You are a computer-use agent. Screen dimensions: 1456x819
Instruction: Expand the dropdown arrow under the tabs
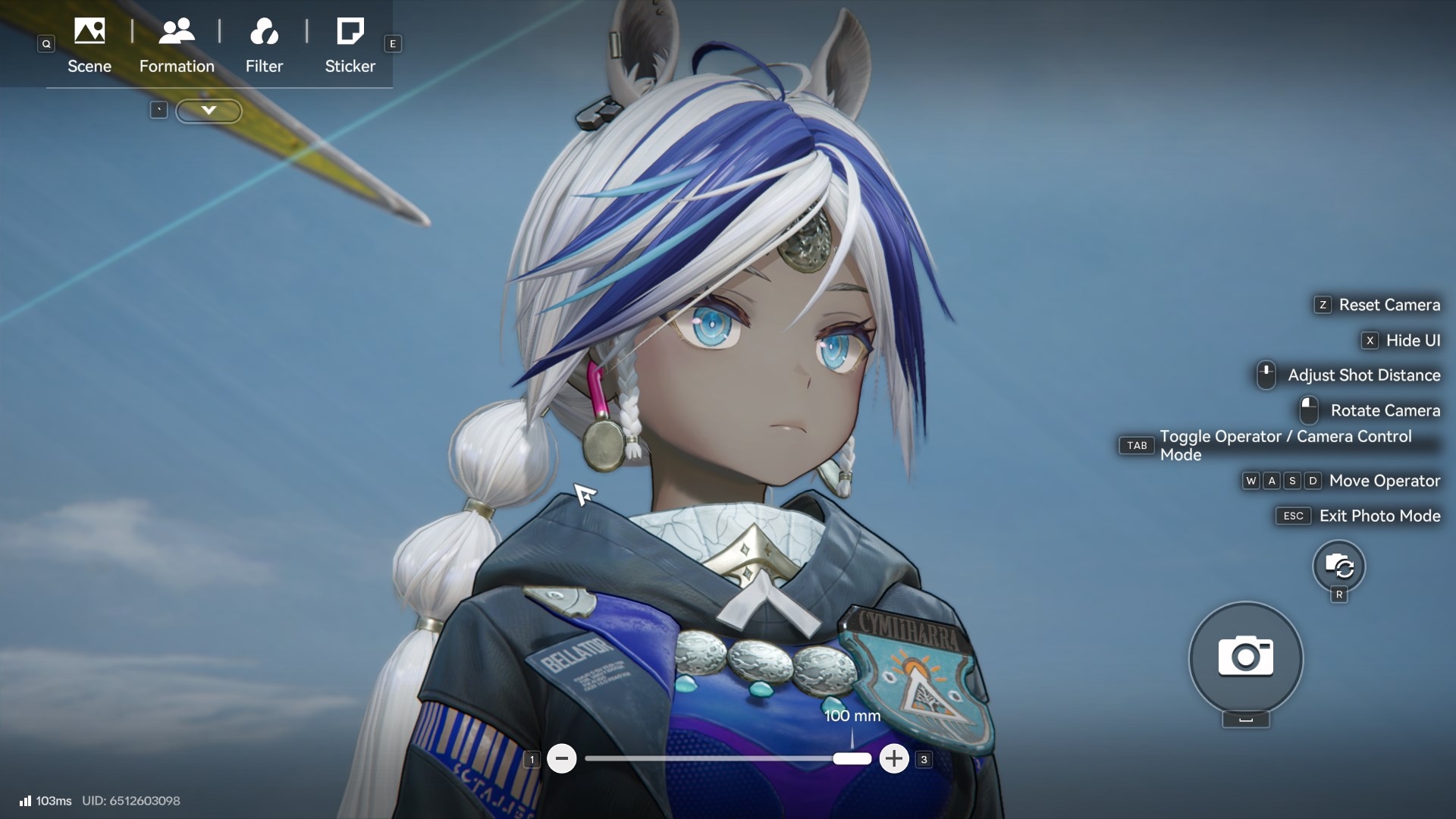point(209,111)
